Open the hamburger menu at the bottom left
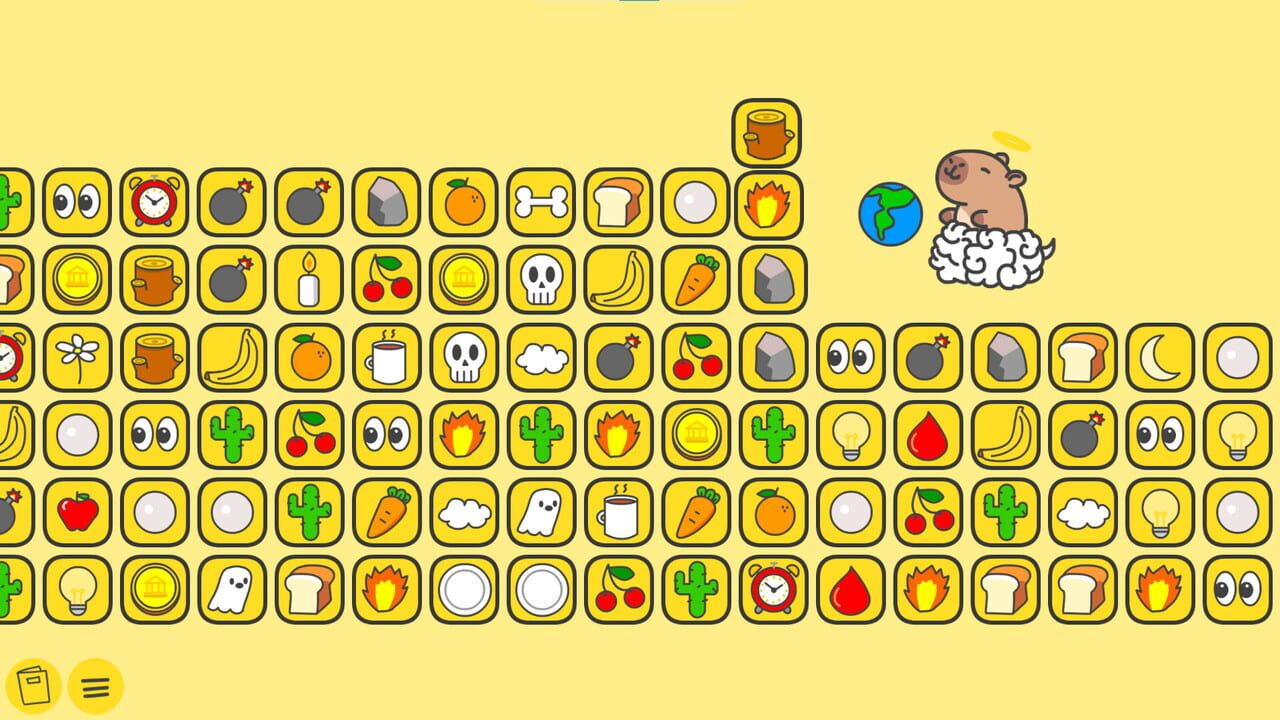 coord(96,686)
